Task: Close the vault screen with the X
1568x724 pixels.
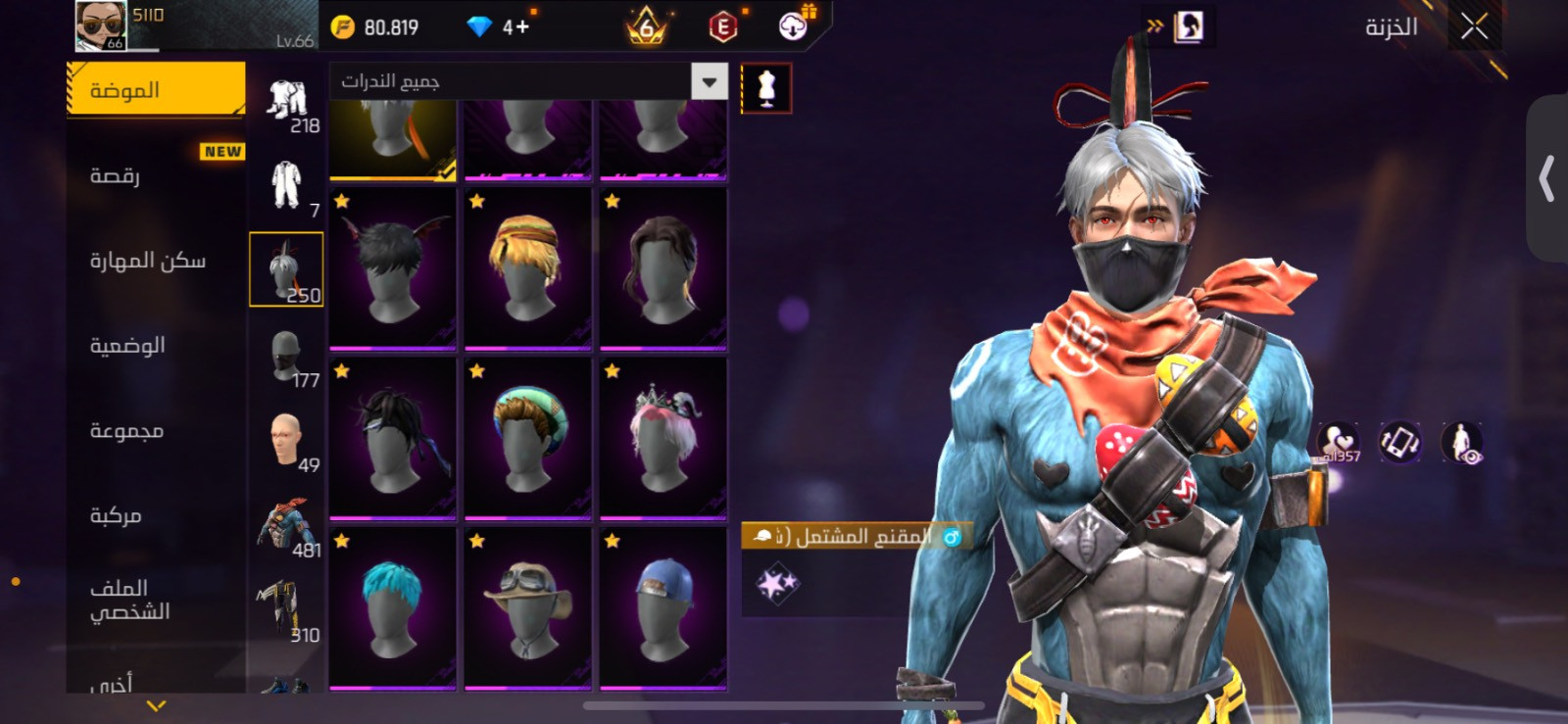Action: click(1474, 27)
